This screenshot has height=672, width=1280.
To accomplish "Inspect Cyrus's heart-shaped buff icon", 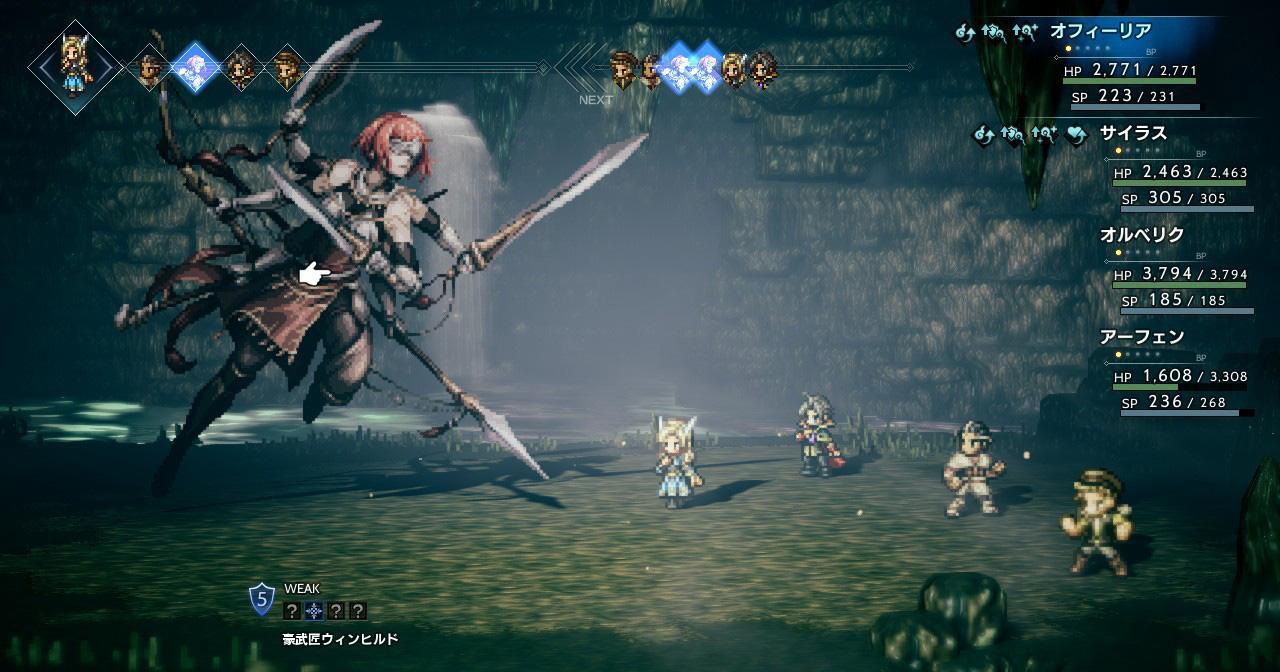I will click(1076, 135).
